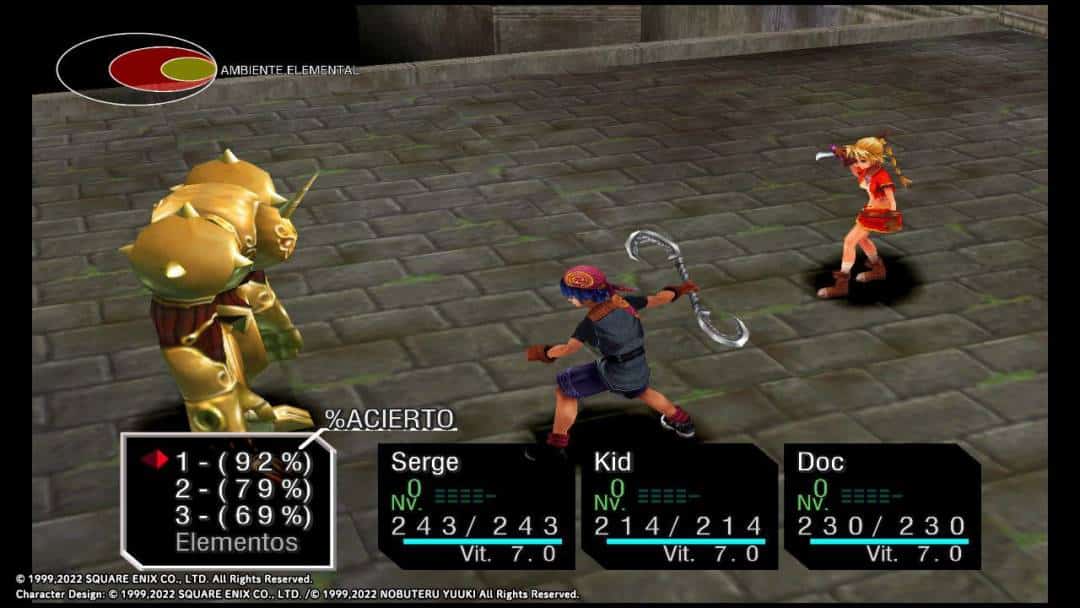Image resolution: width=1080 pixels, height=608 pixels.
Task: Select Doc's status panel
Action: coord(882,506)
